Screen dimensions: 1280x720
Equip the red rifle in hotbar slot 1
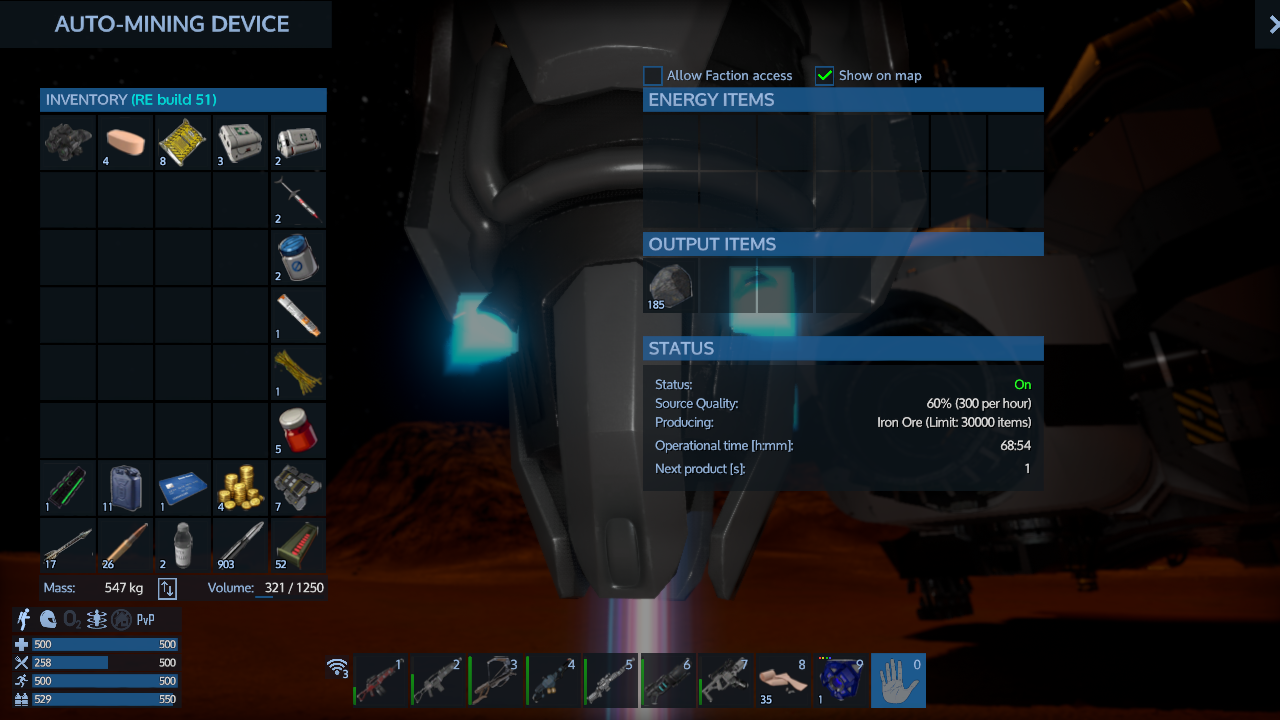point(382,680)
